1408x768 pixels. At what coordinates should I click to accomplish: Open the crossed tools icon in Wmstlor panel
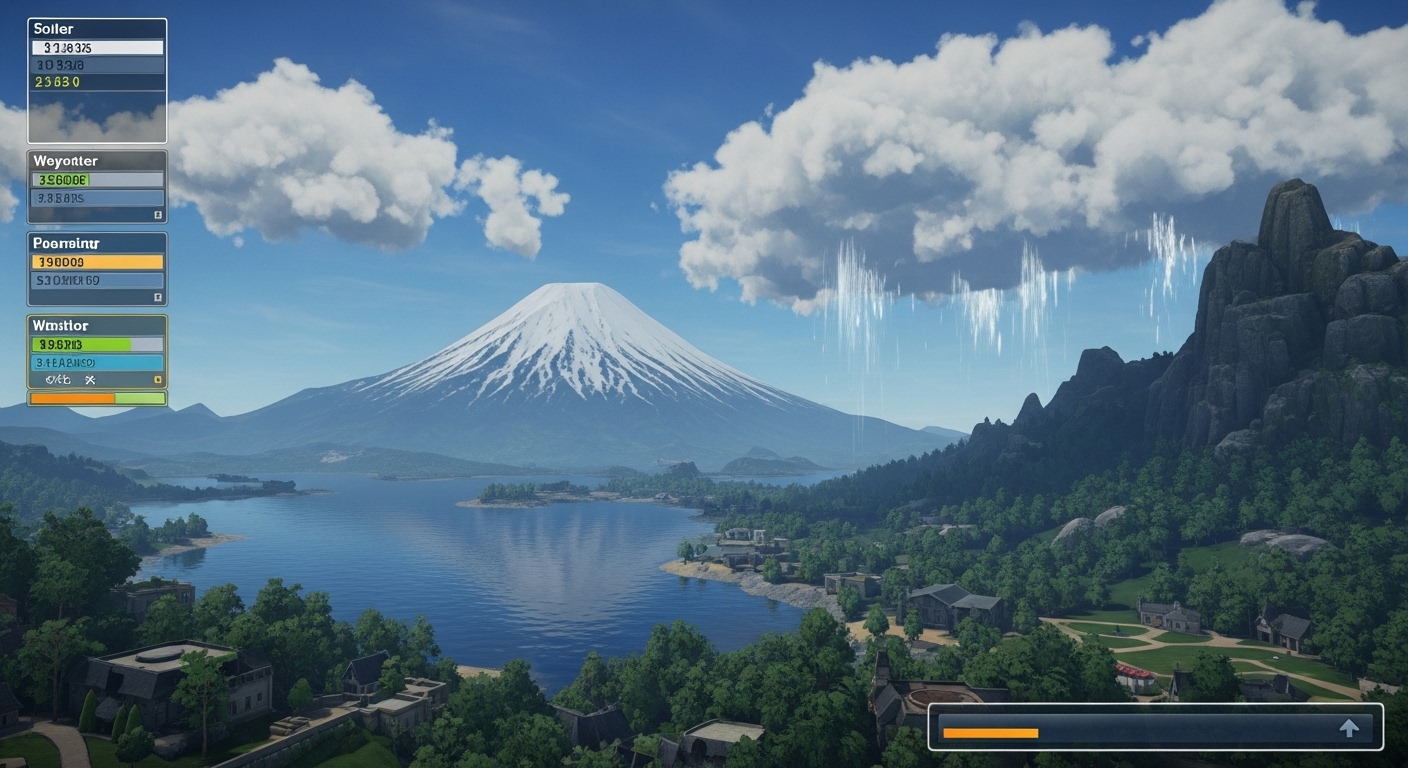pos(89,380)
